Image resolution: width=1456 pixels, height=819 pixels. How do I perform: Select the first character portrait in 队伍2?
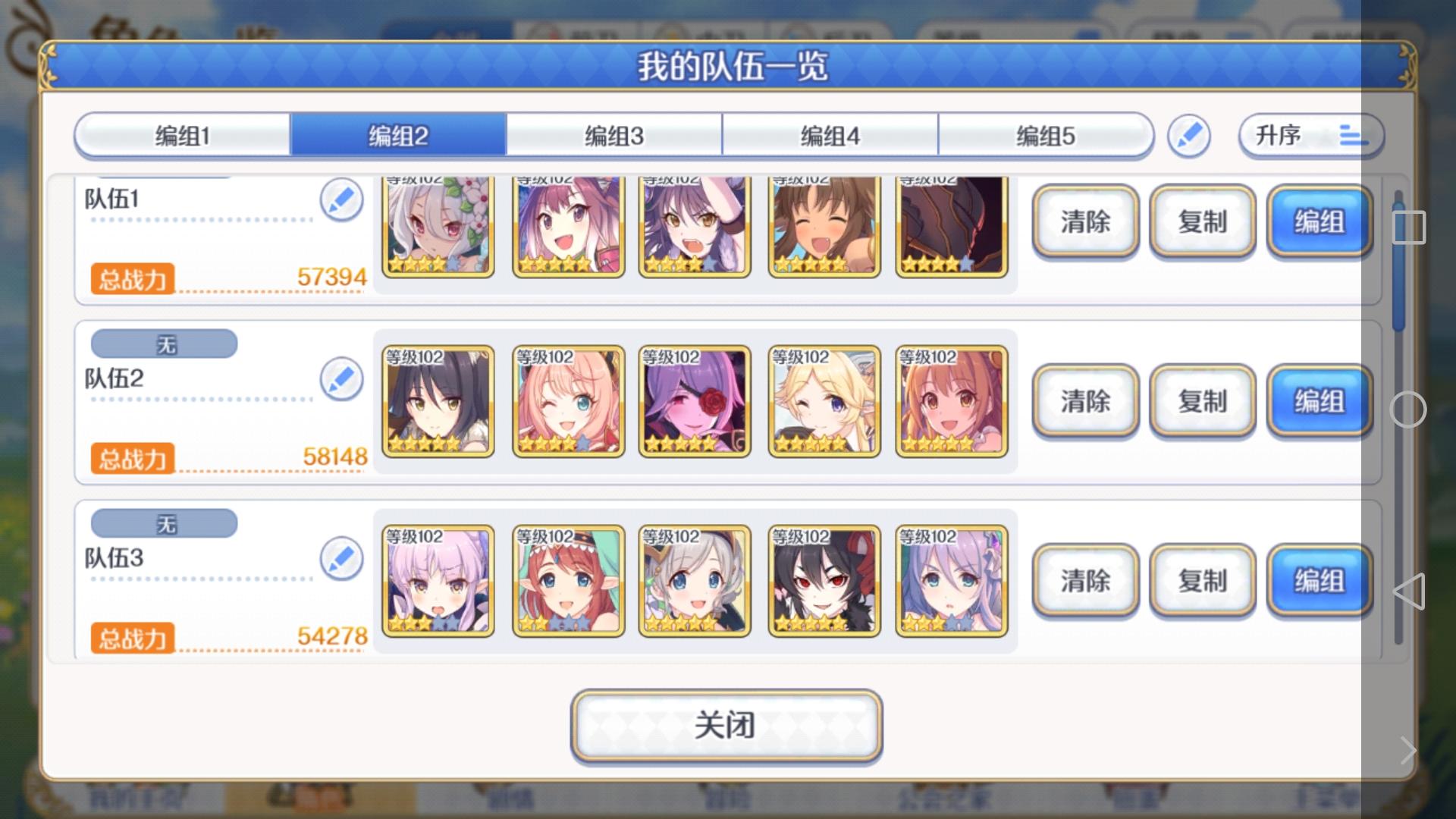[x=438, y=401]
